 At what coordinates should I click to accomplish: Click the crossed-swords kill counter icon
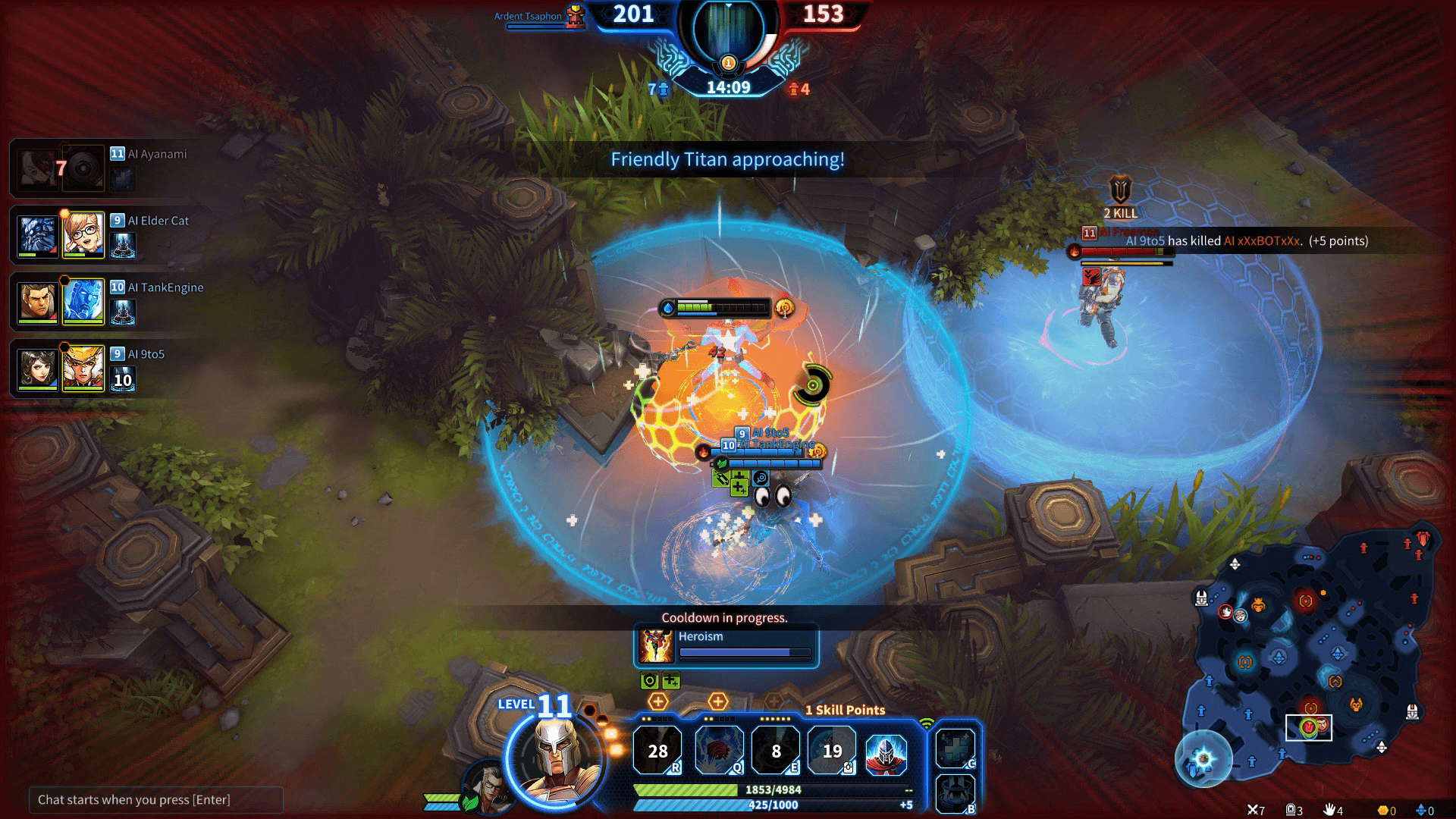1253,808
